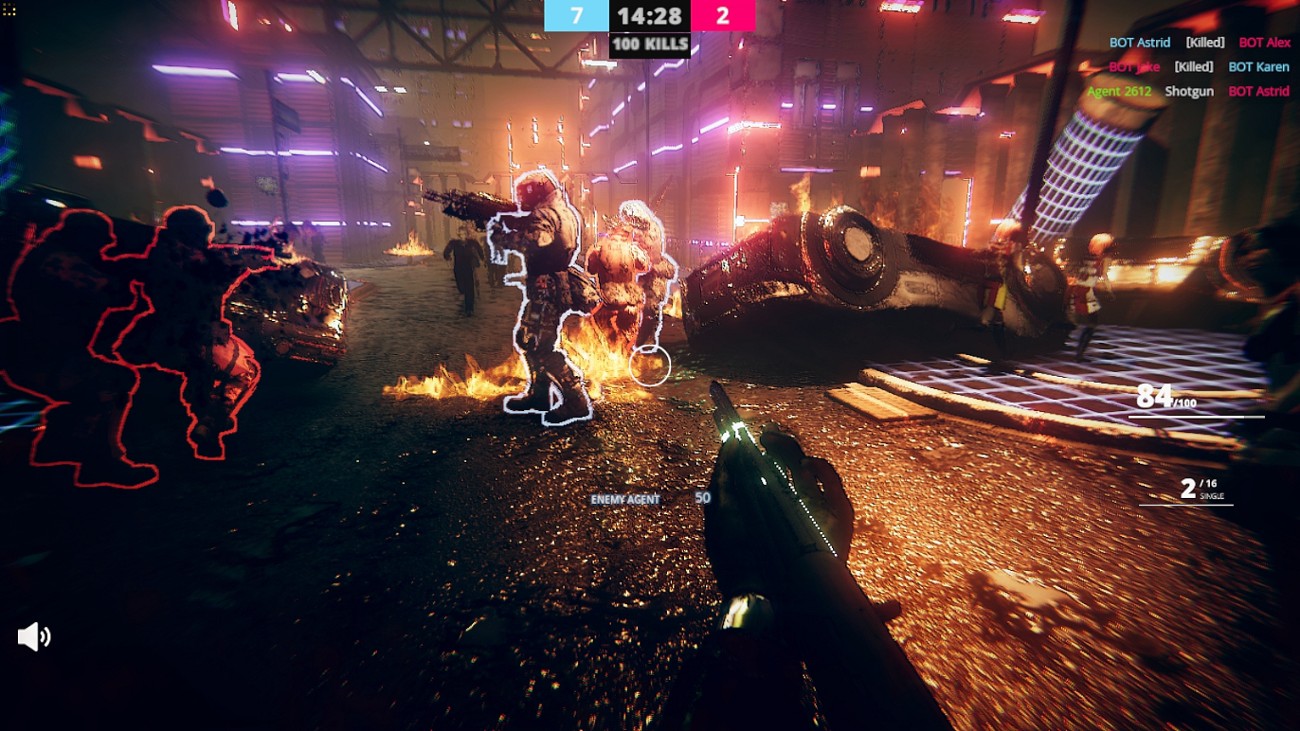Toggle the enemy damage number 50

(705, 496)
